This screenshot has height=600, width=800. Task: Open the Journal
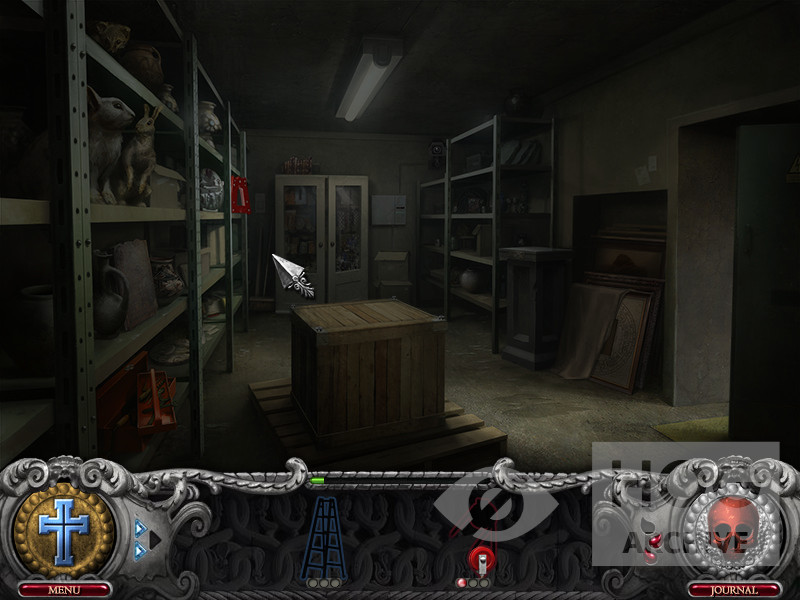[x=734, y=590]
